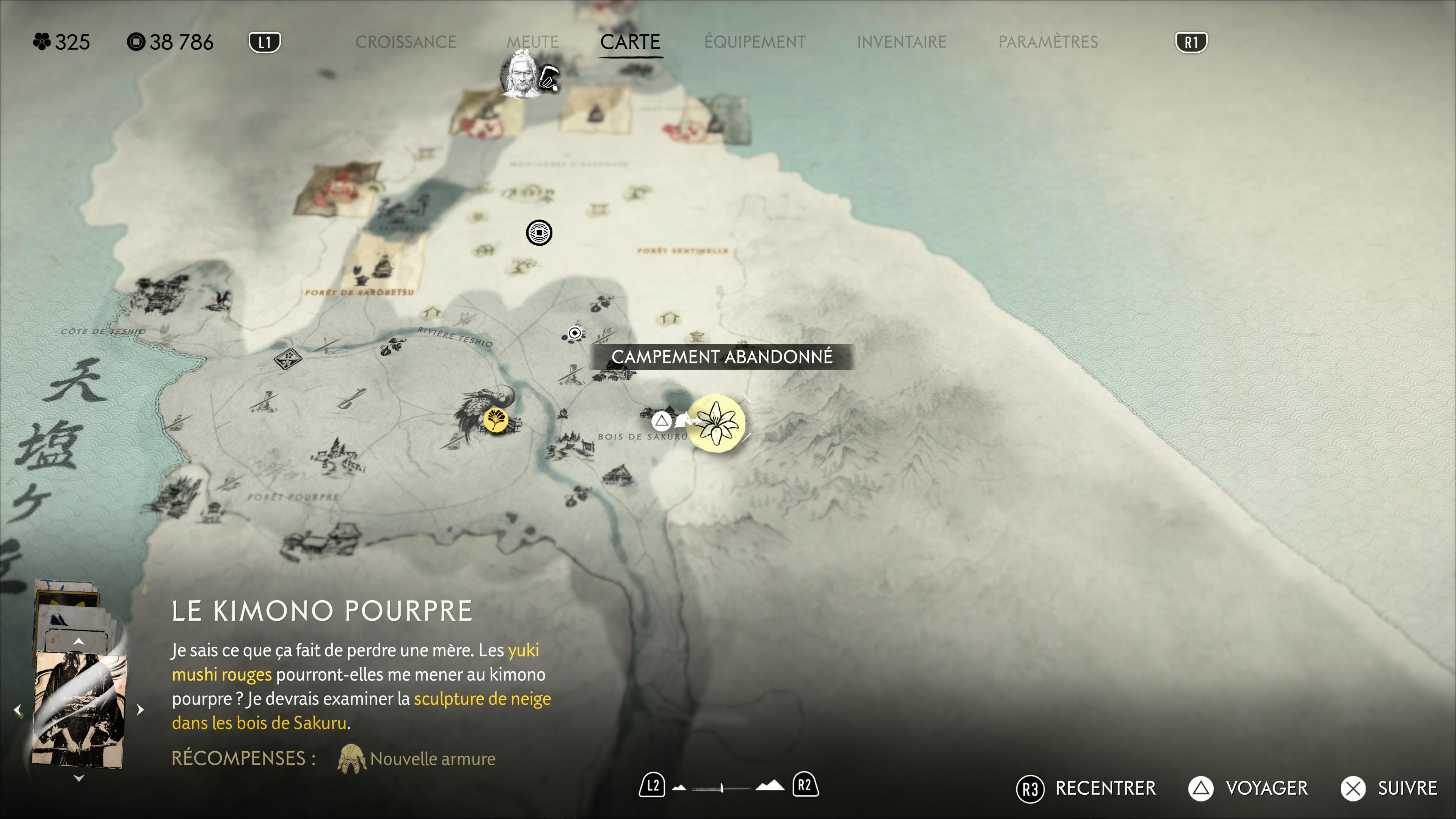Choose the old man portrait marker
The image size is (1456, 819).
click(522, 74)
